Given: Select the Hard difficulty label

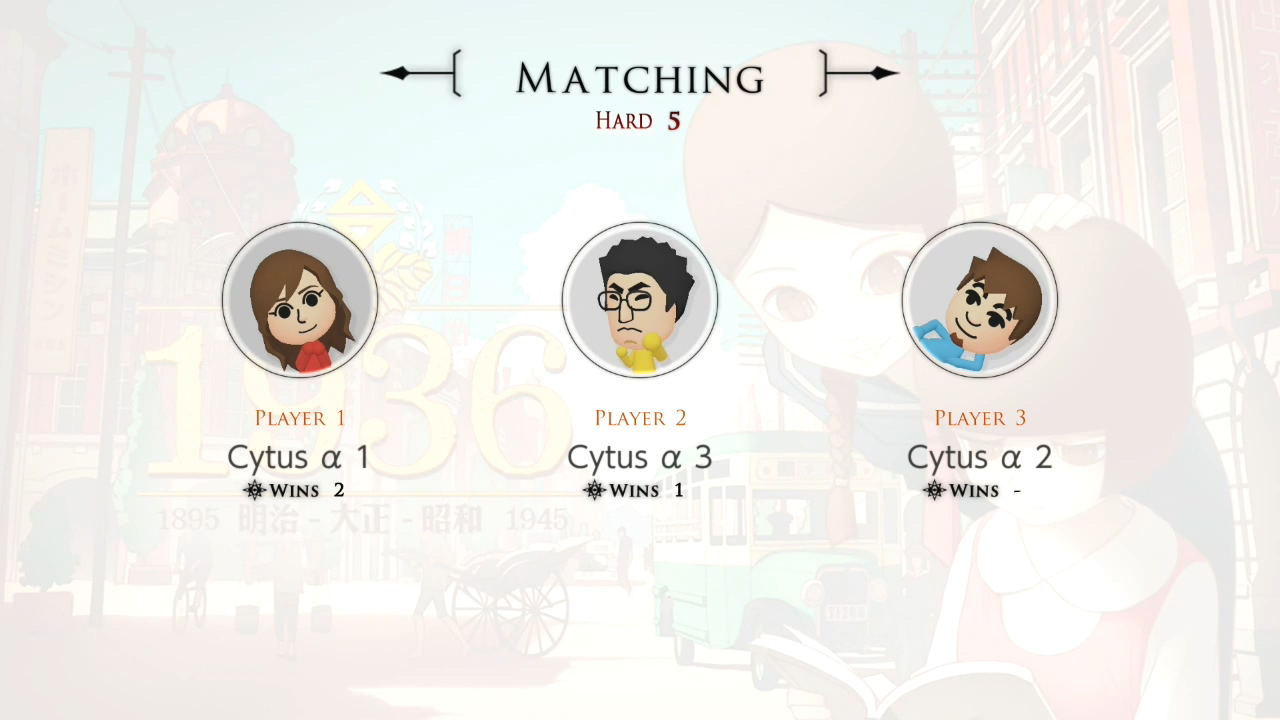Looking at the screenshot, I should 623,120.
